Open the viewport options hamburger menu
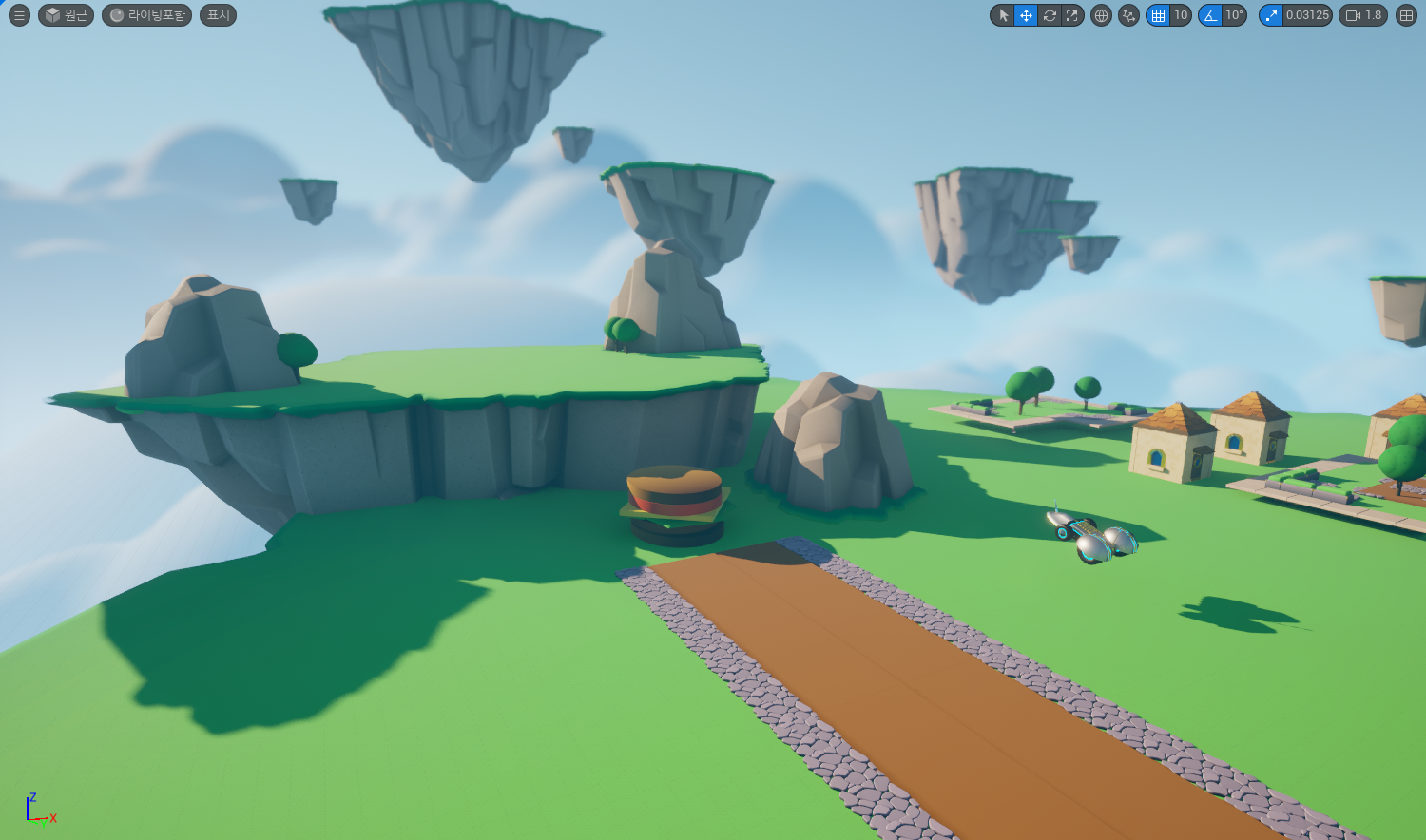The image size is (1426, 840). 19,15
